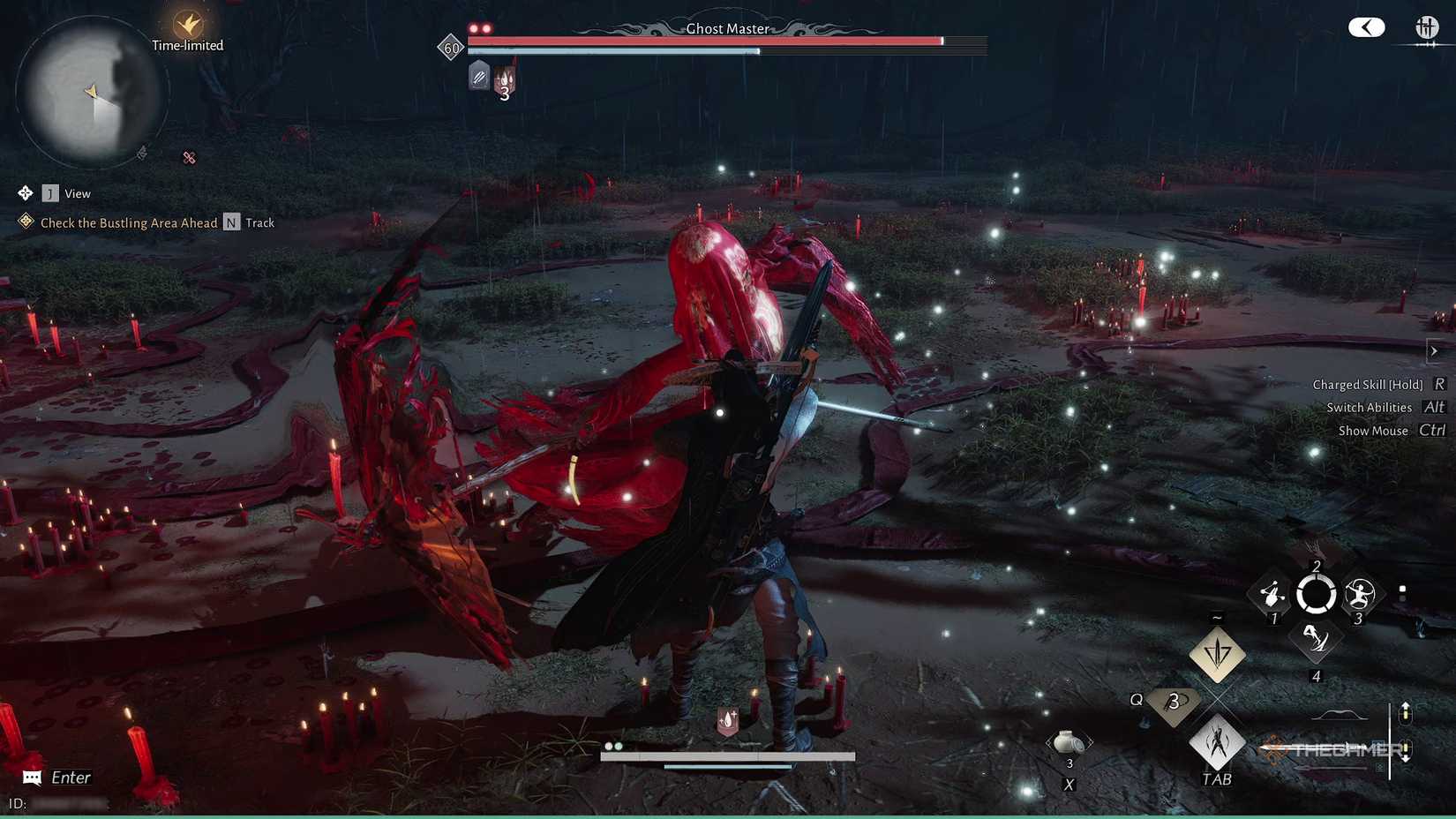Use the X potion jar item
The height and width of the screenshot is (819, 1456).
click(x=1069, y=742)
